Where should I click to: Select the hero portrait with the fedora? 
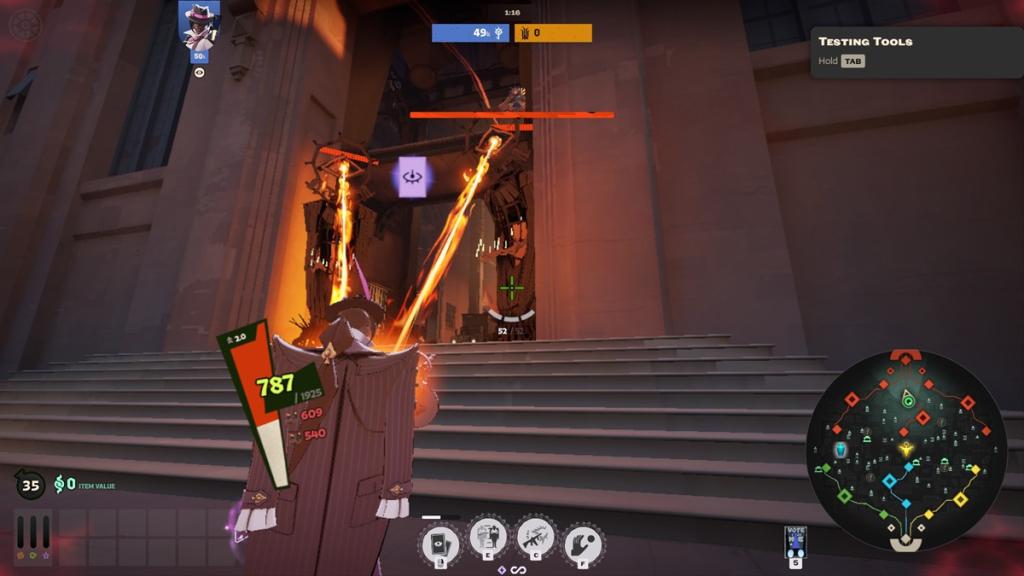199,25
